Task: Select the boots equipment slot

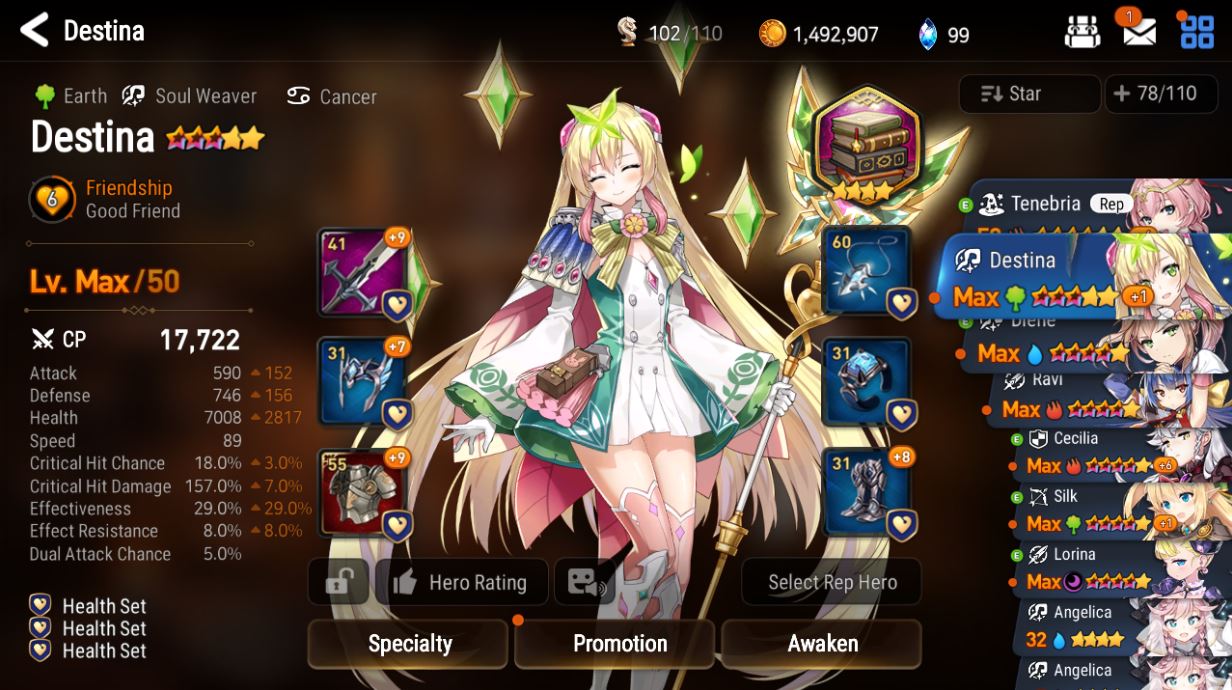Action: [864, 492]
